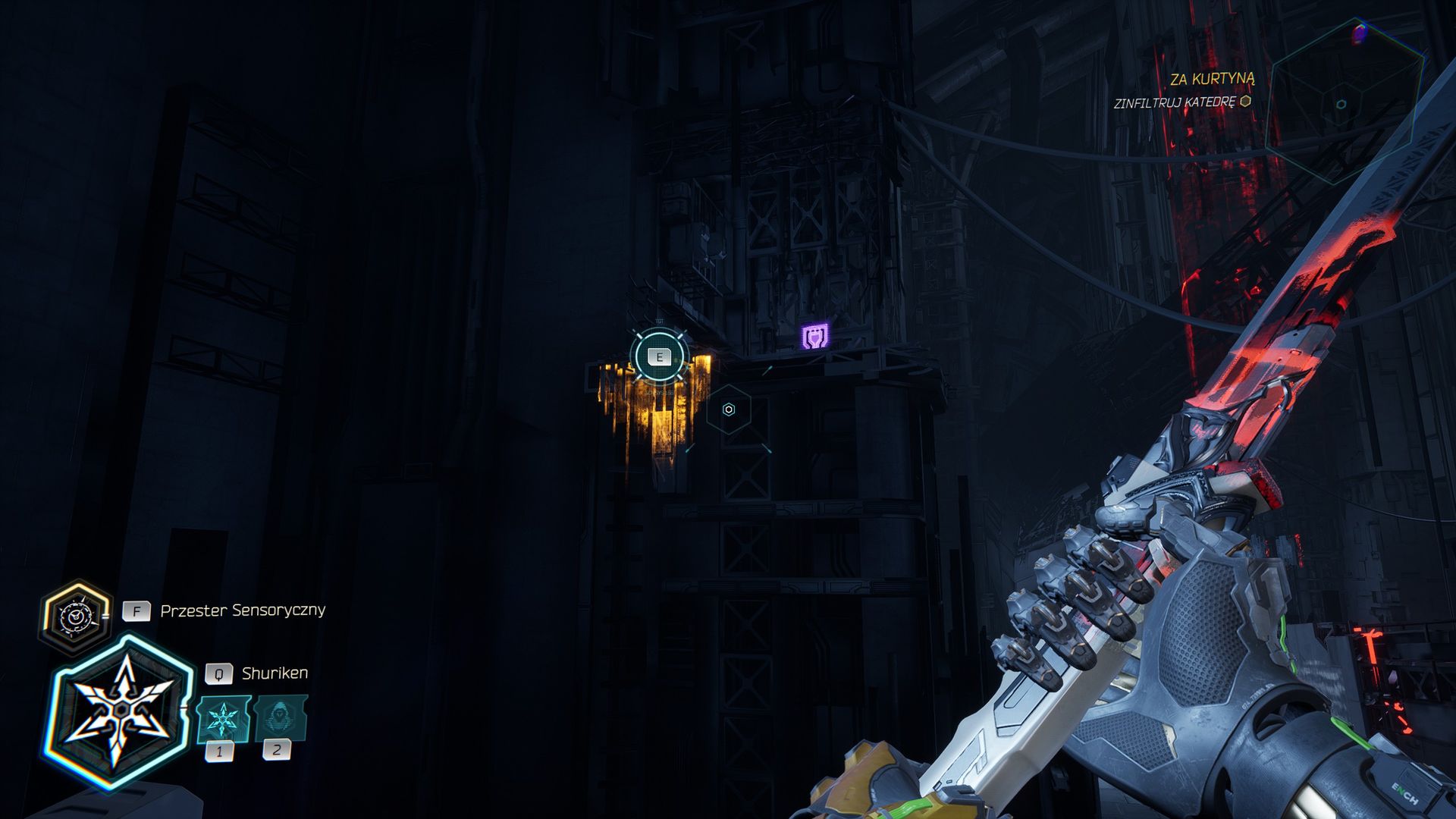The width and height of the screenshot is (1456, 819).
Task: Choose the hooded figure skill in slot 2
Action: [x=280, y=718]
